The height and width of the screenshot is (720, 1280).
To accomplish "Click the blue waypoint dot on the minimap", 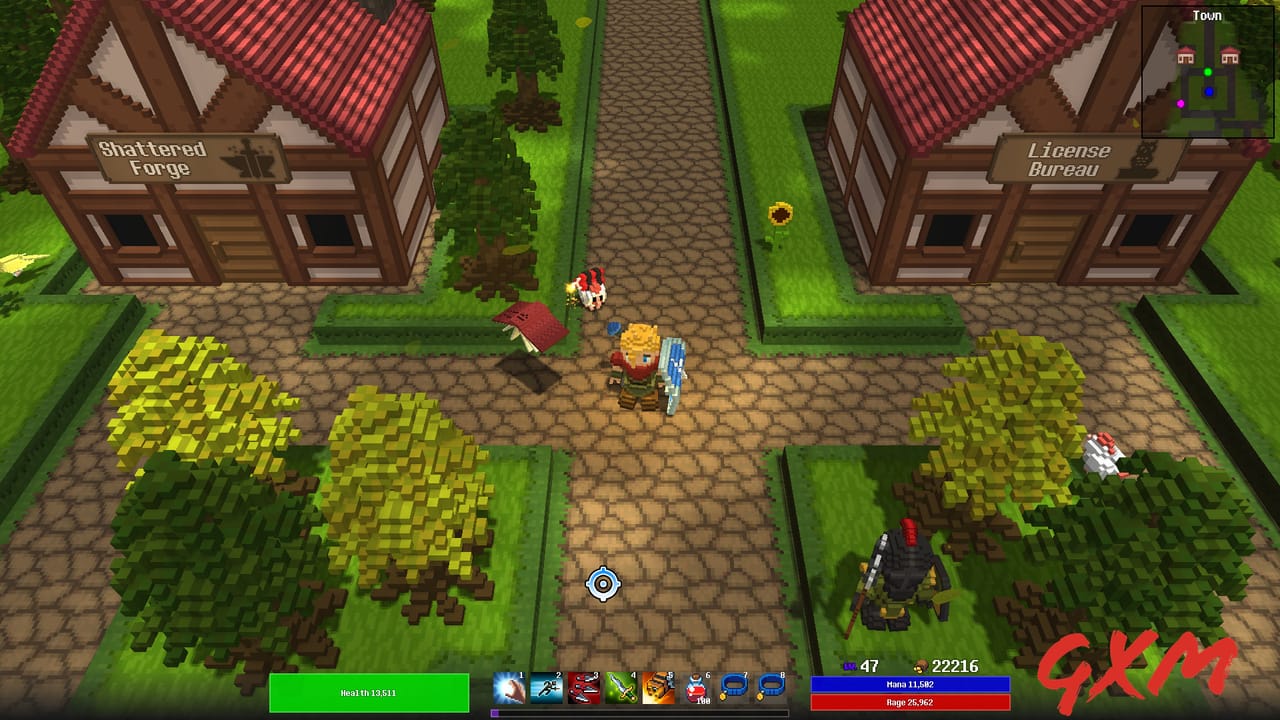I will tap(1209, 91).
